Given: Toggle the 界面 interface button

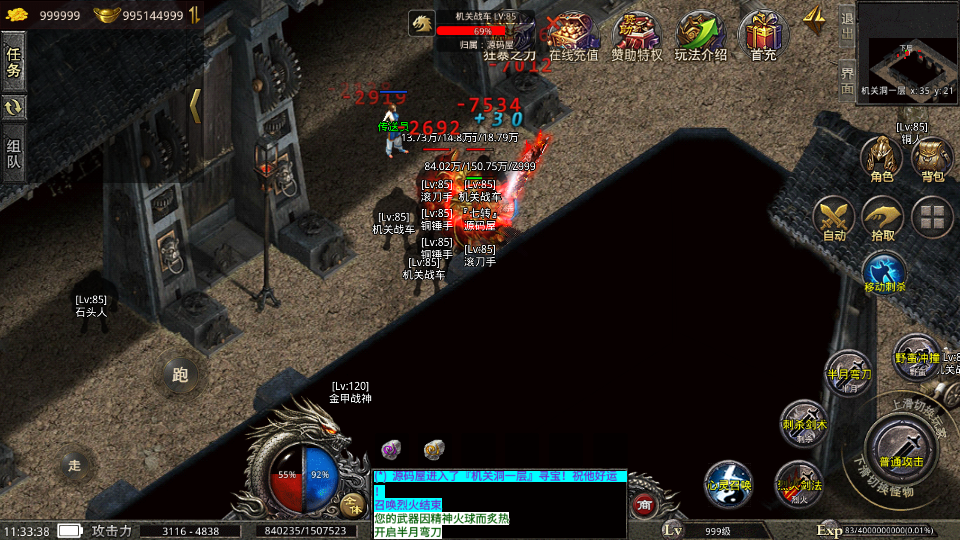Looking at the screenshot, I should click(847, 76).
